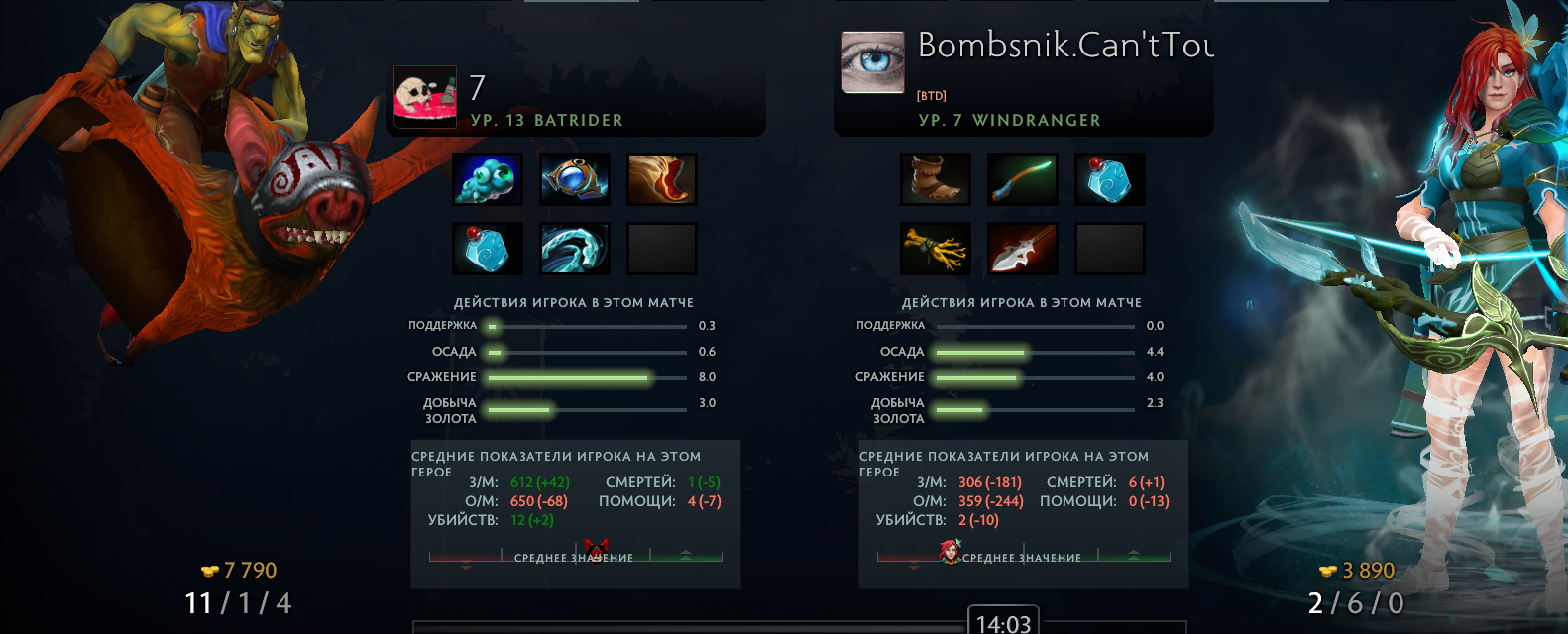Choose the Wind Lace item icon
The height and width of the screenshot is (634, 1568).
pyautogui.click(x=575, y=249)
